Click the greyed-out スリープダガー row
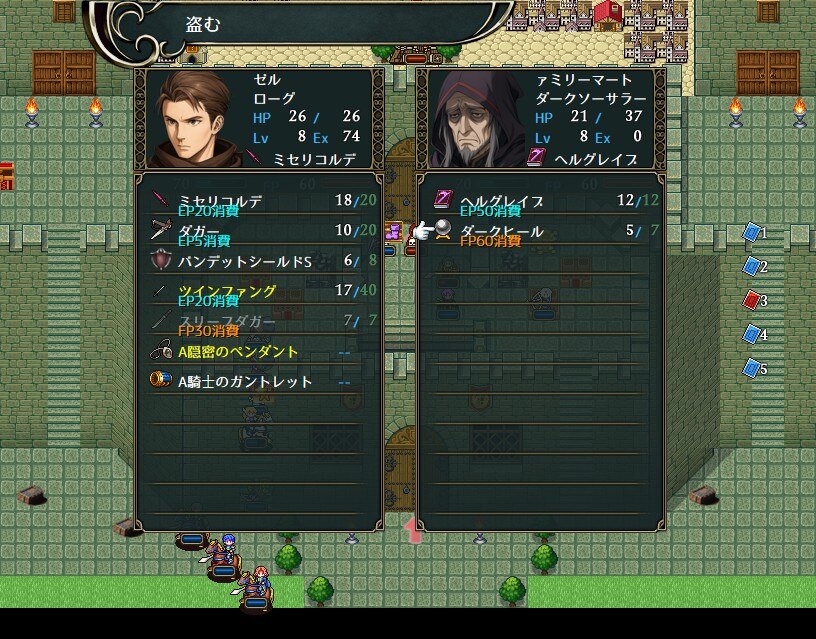The width and height of the screenshot is (816, 639). coord(258,321)
